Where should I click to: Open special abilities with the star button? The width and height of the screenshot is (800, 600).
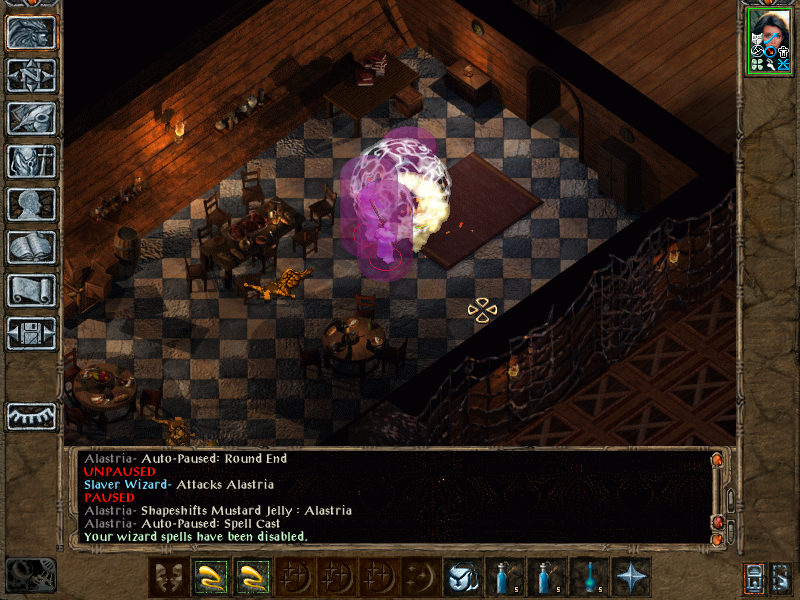tap(631, 577)
